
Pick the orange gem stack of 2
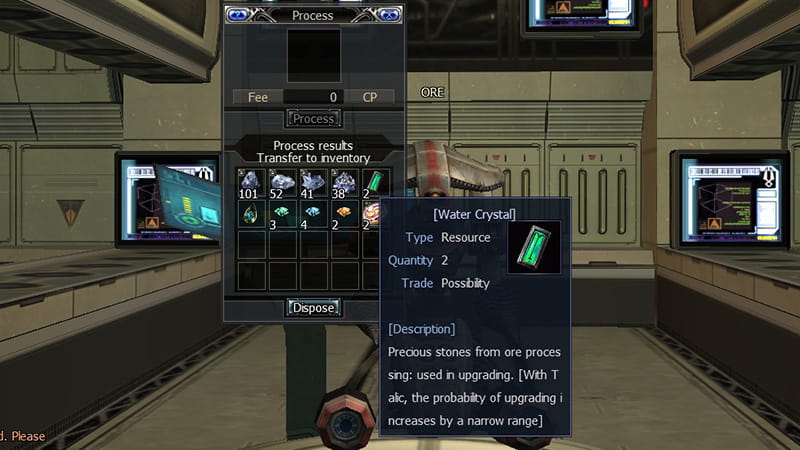[344, 214]
